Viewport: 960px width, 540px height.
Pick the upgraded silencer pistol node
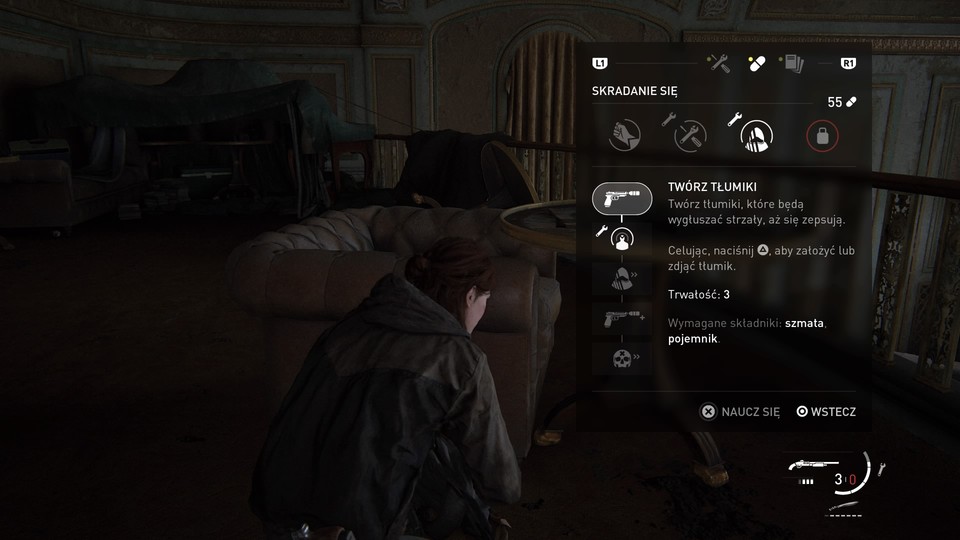[622, 320]
